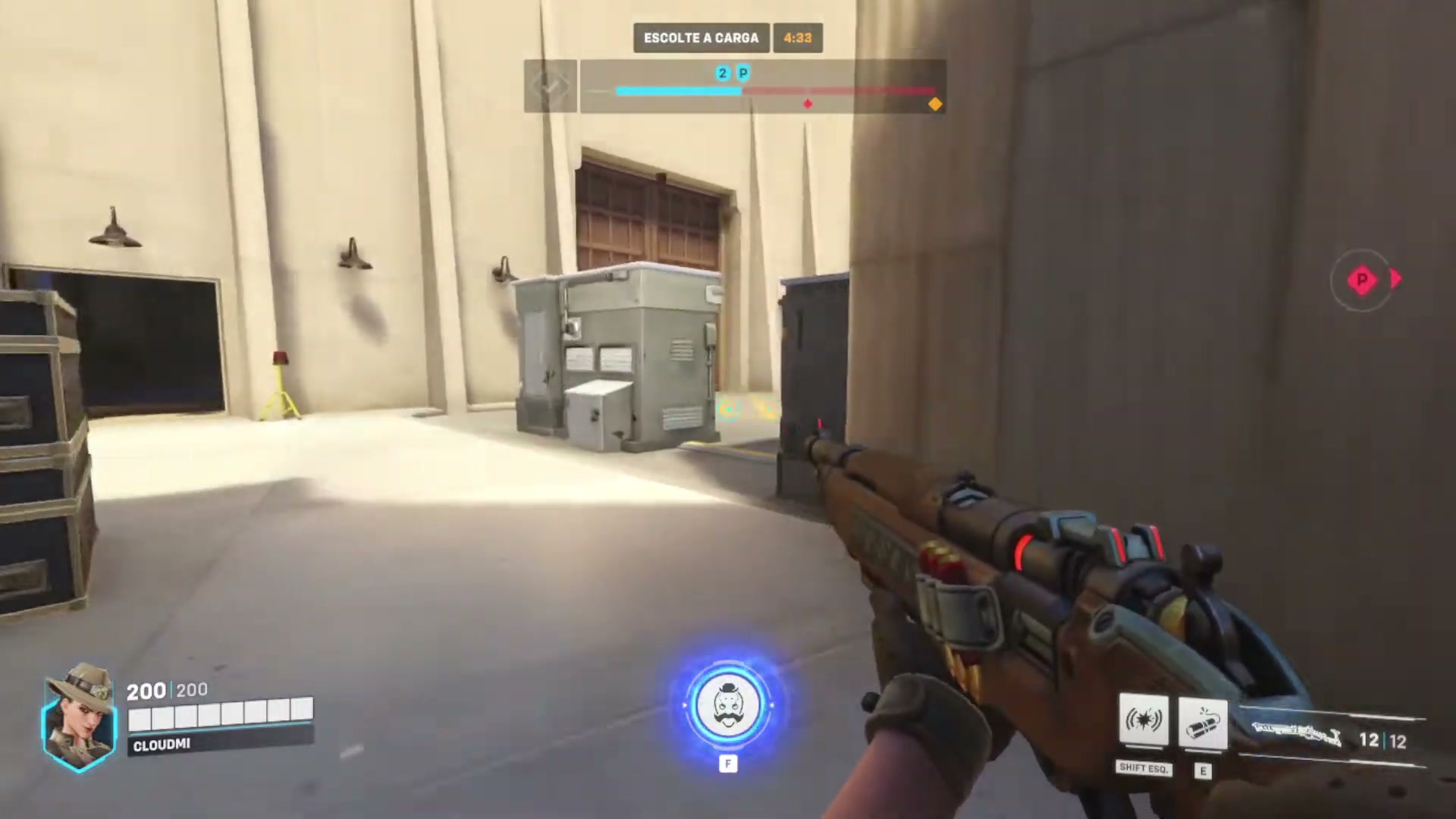1456x819 pixels.
Task: Toggle the E keybind label under Dynamite
Action: pos(1203,771)
